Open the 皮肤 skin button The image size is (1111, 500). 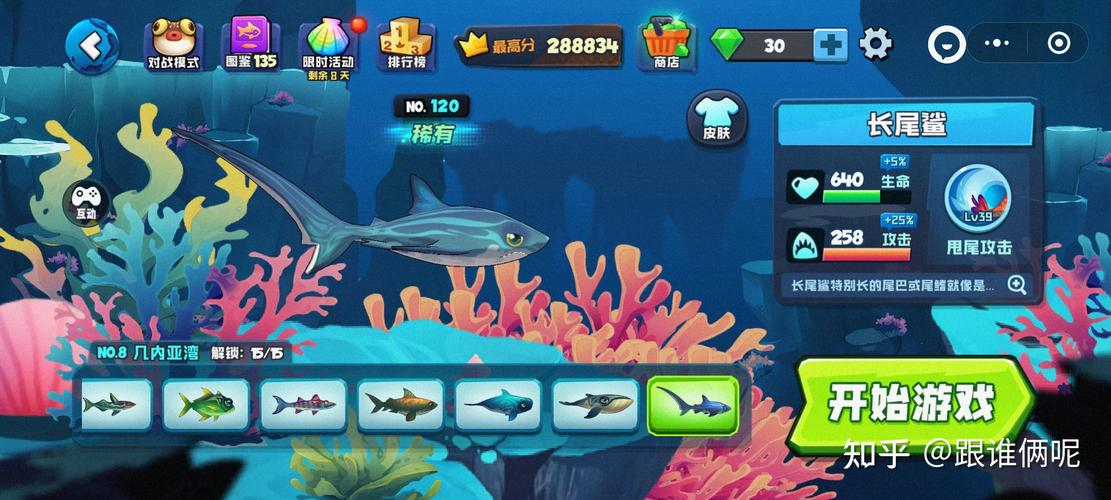click(717, 119)
